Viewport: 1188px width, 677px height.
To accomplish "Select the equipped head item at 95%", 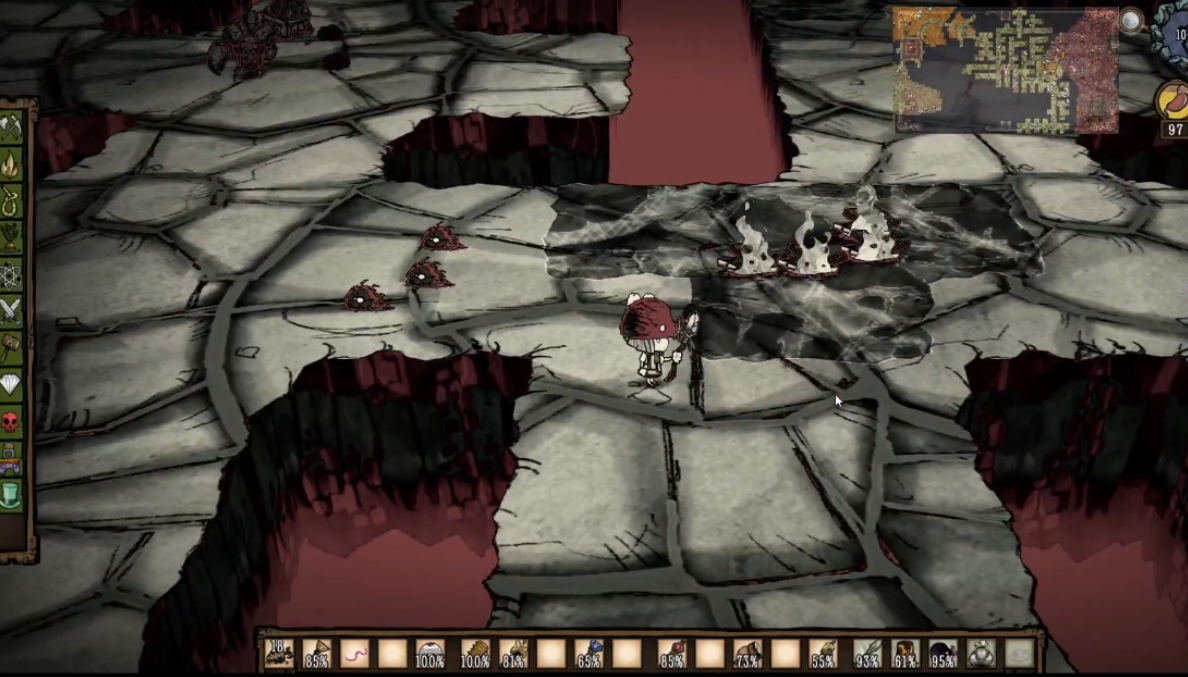I will click(x=943, y=654).
